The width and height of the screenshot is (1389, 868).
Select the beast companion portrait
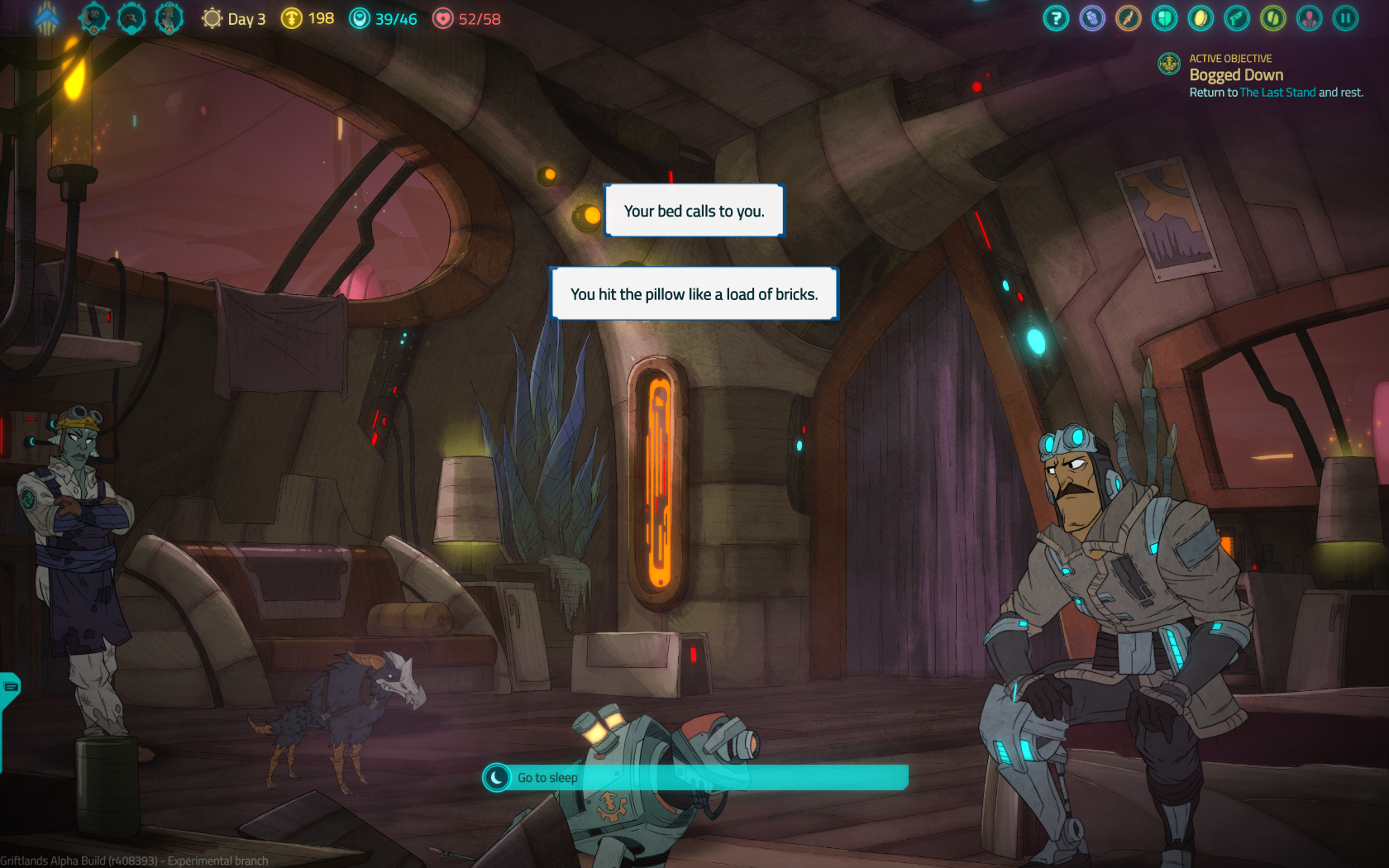131,18
